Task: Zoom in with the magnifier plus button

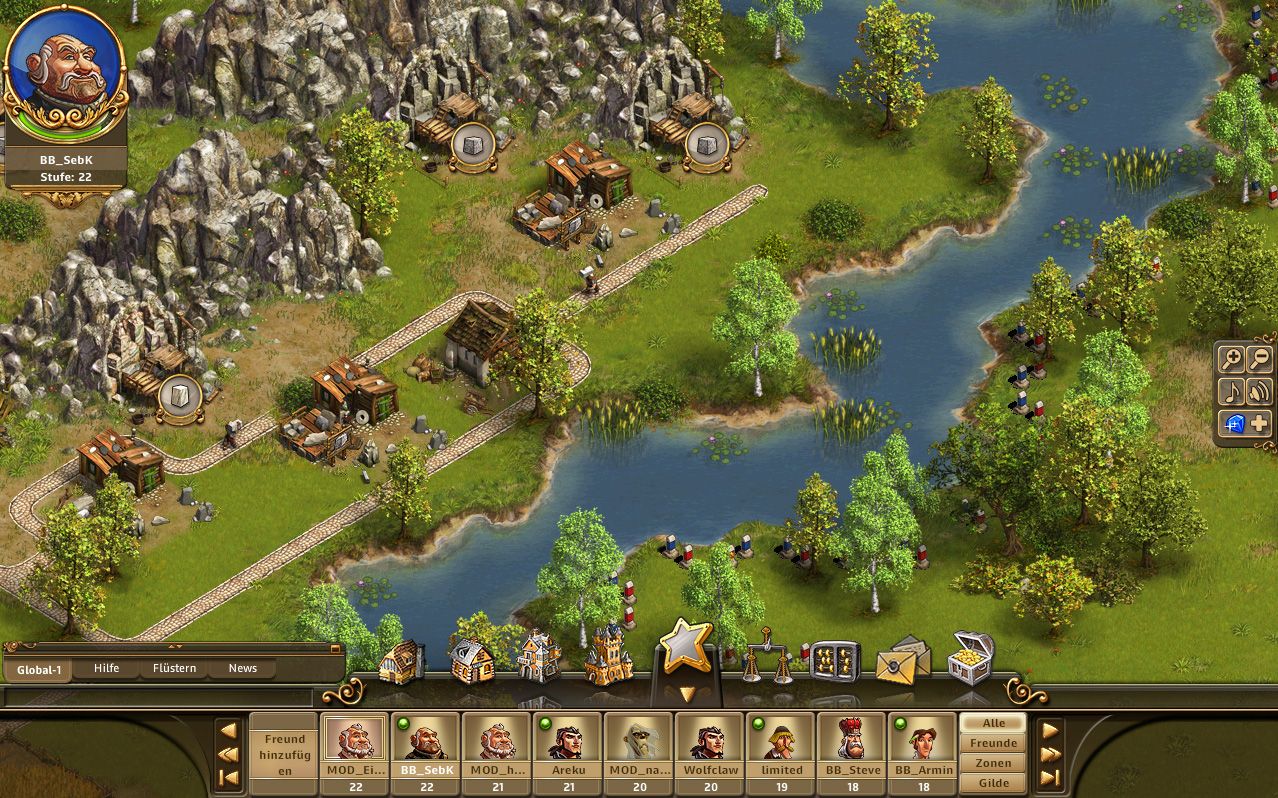Action: [x=1232, y=360]
